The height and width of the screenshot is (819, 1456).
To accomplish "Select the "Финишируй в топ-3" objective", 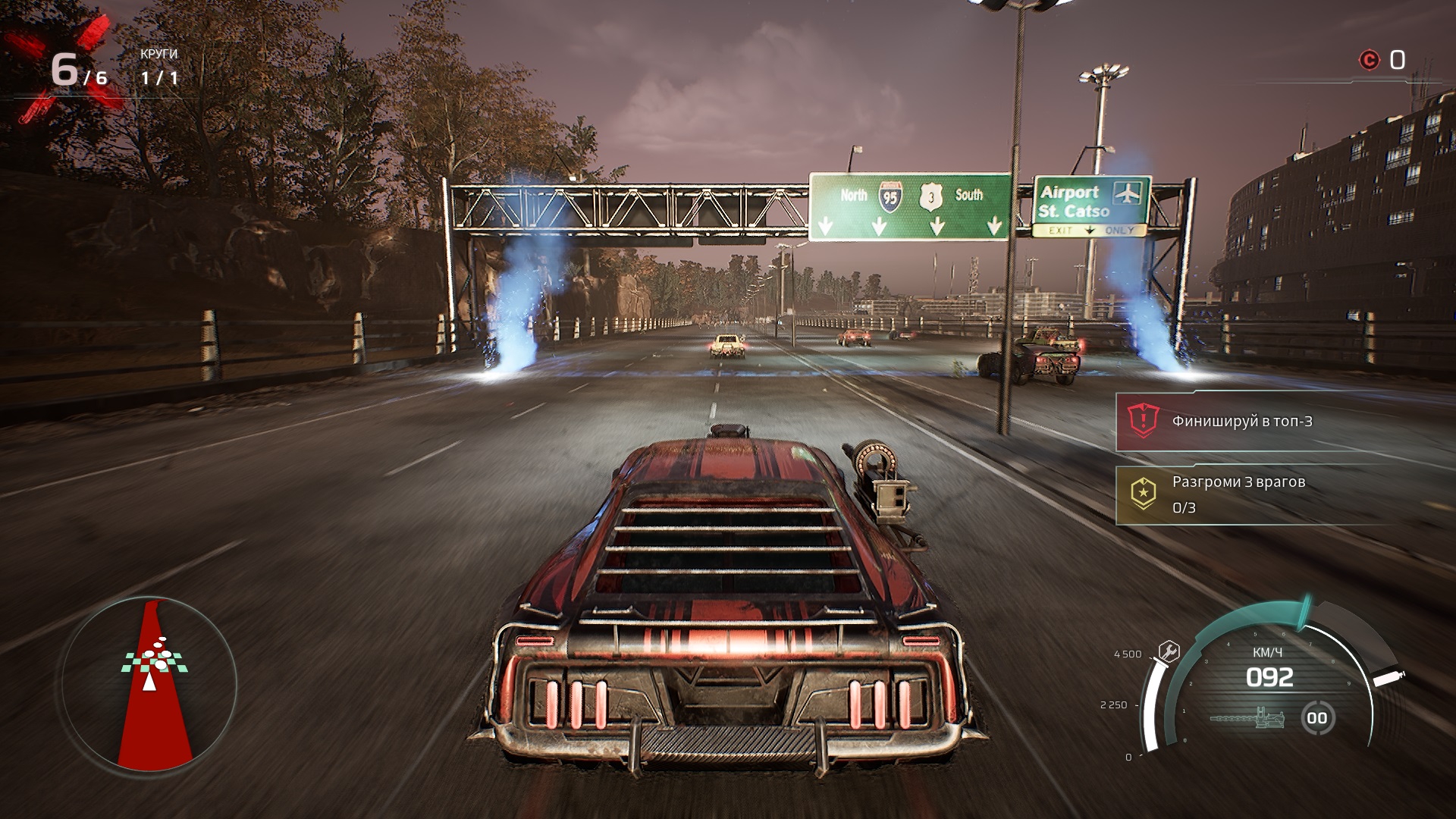I will (x=1241, y=422).
